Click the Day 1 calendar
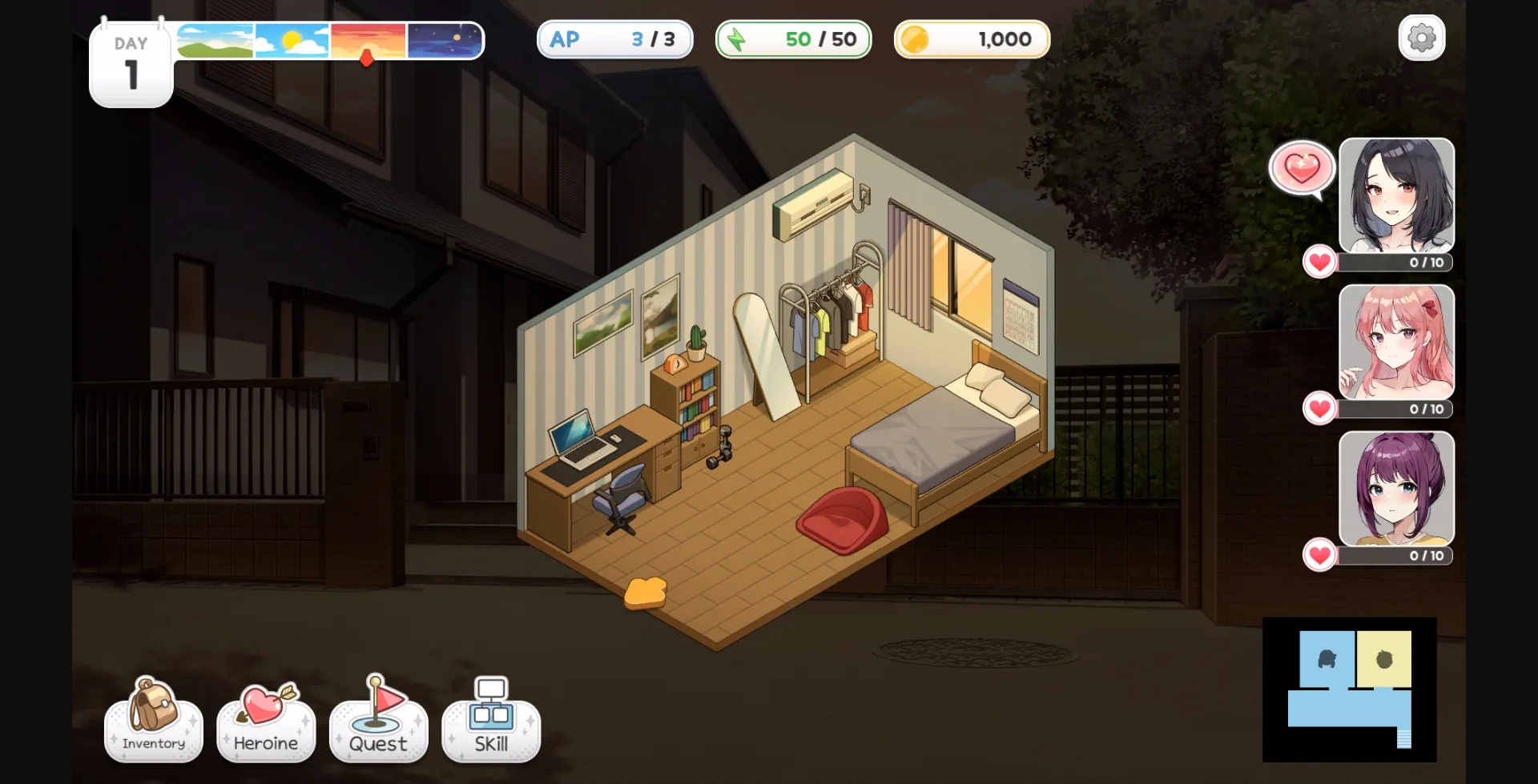Screen dimensions: 1538x784 [131, 66]
